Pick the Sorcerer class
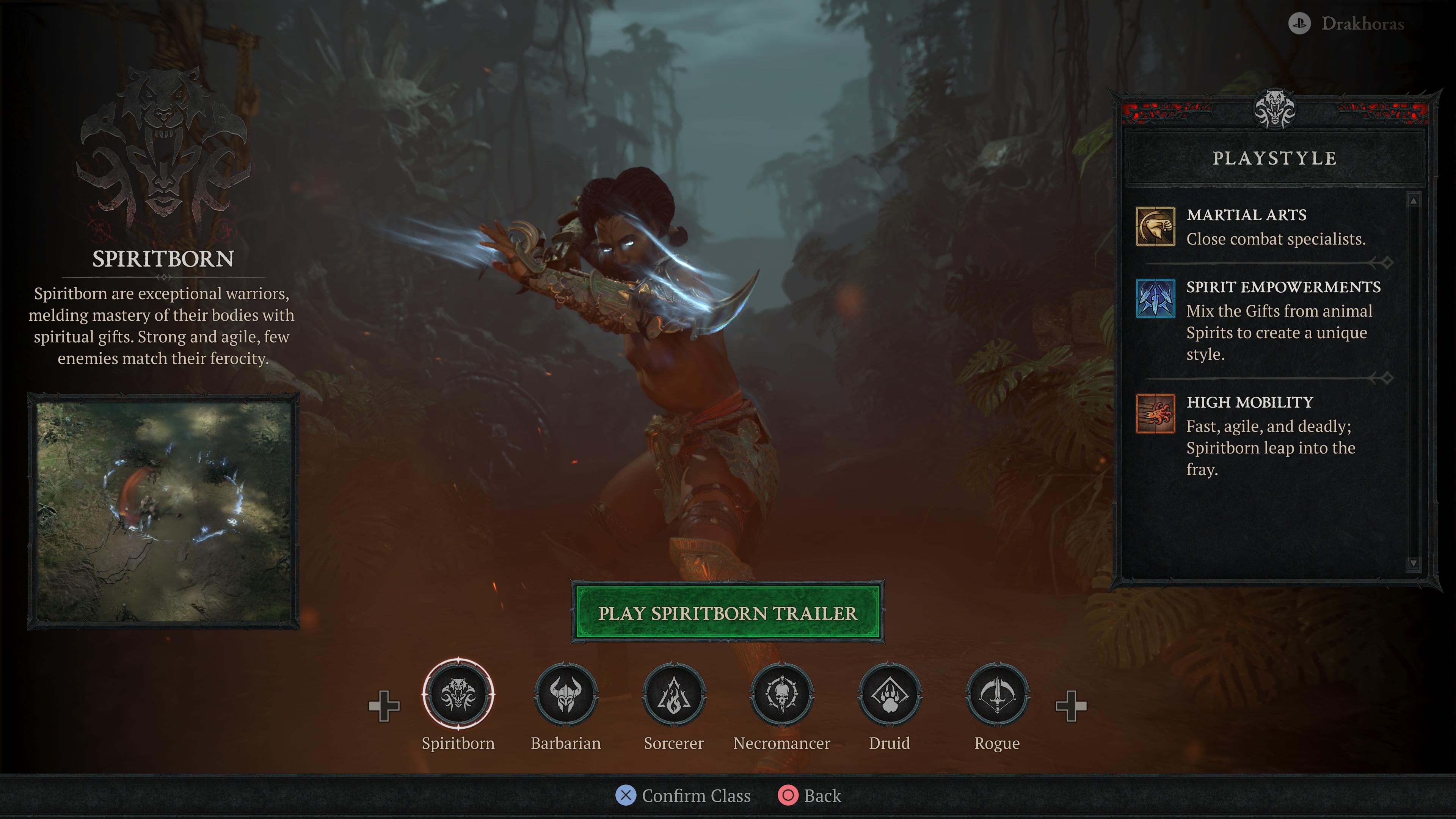Image resolution: width=1456 pixels, height=819 pixels. pyautogui.click(x=674, y=695)
